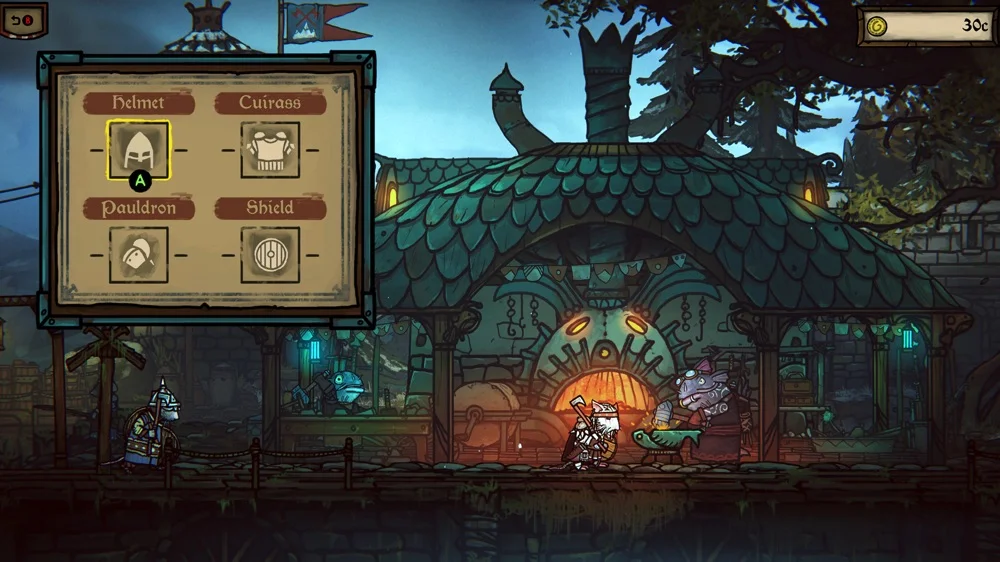Image resolution: width=1000 pixels, height=562 pixels.
Task: Pick the Pauldron armor slot
Action: [138, 254]
